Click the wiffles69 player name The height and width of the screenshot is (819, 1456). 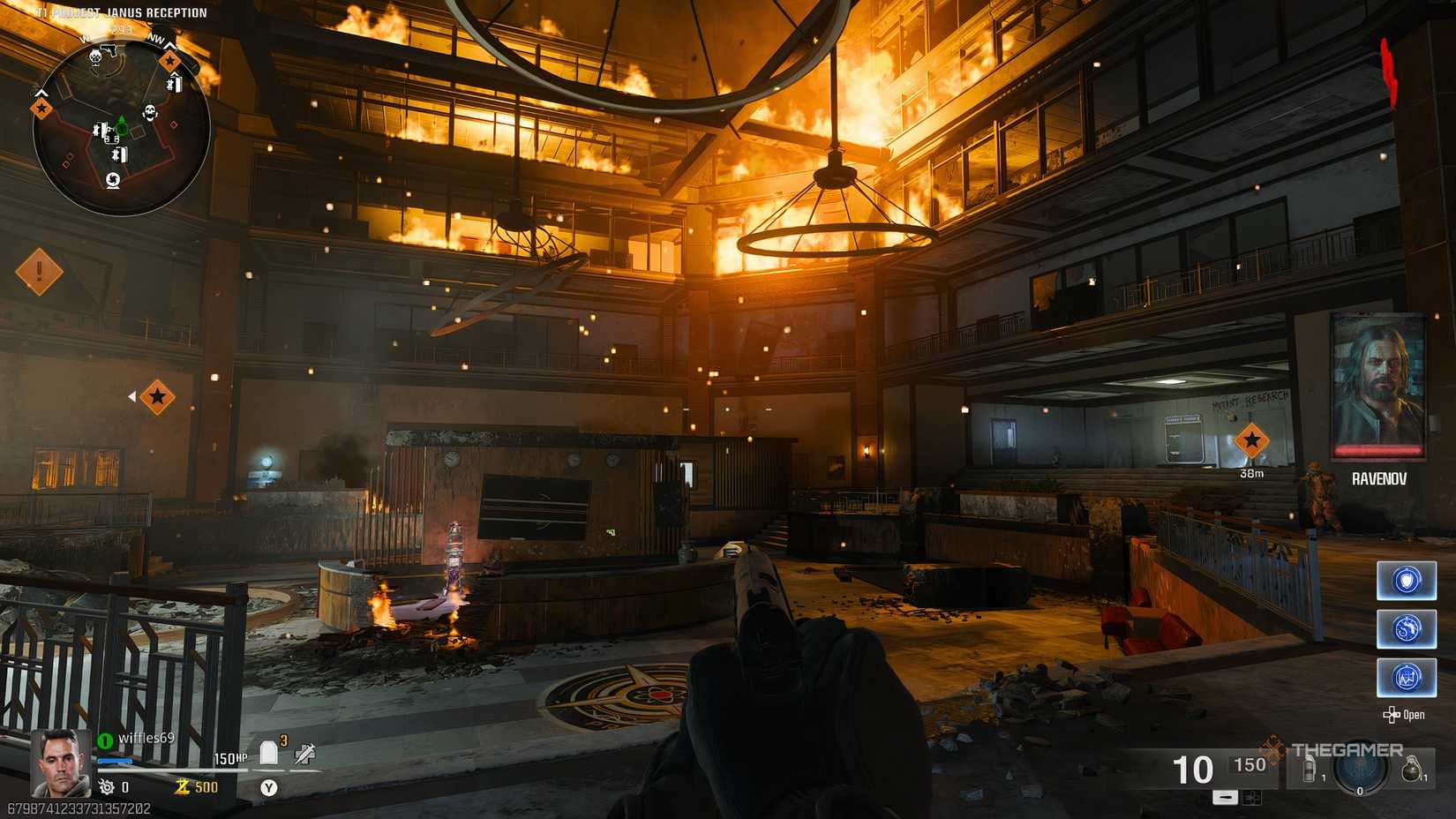pos(146,738)
